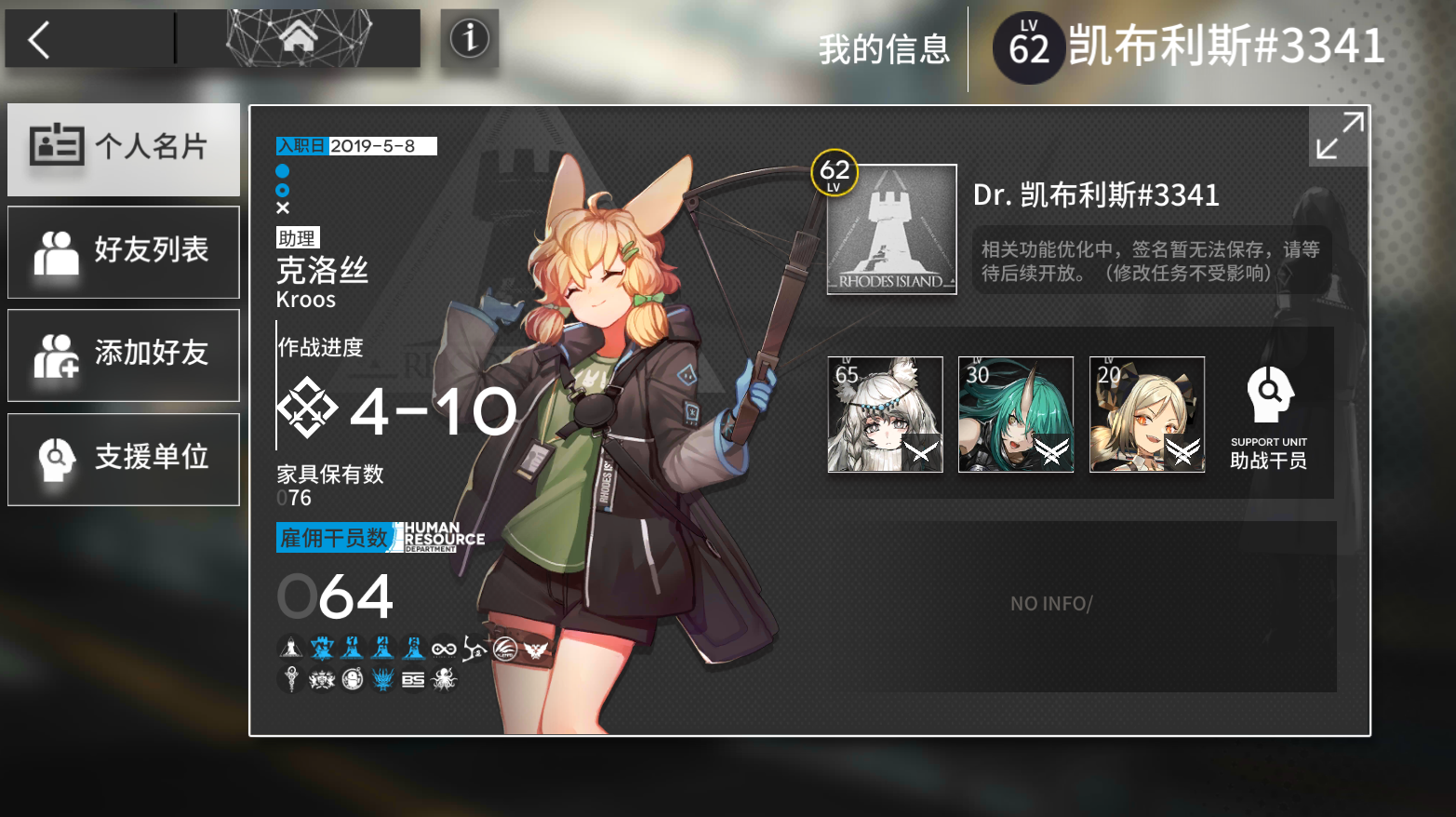Click the info (i) icon at top
This screenshot has width=1456, height=817.
(x=469, y=39)
